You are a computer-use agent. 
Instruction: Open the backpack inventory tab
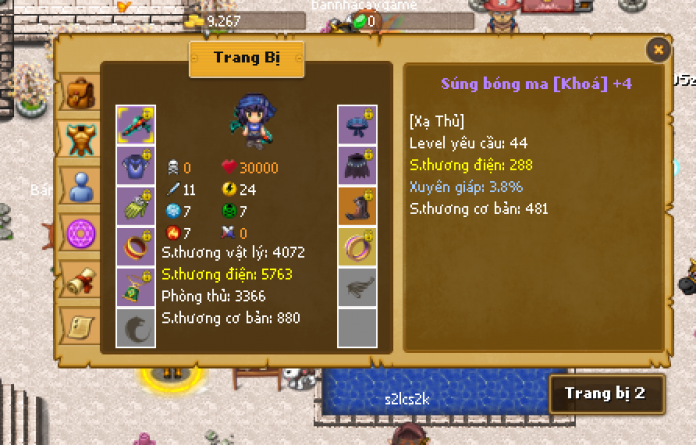(x=79, y=93)
